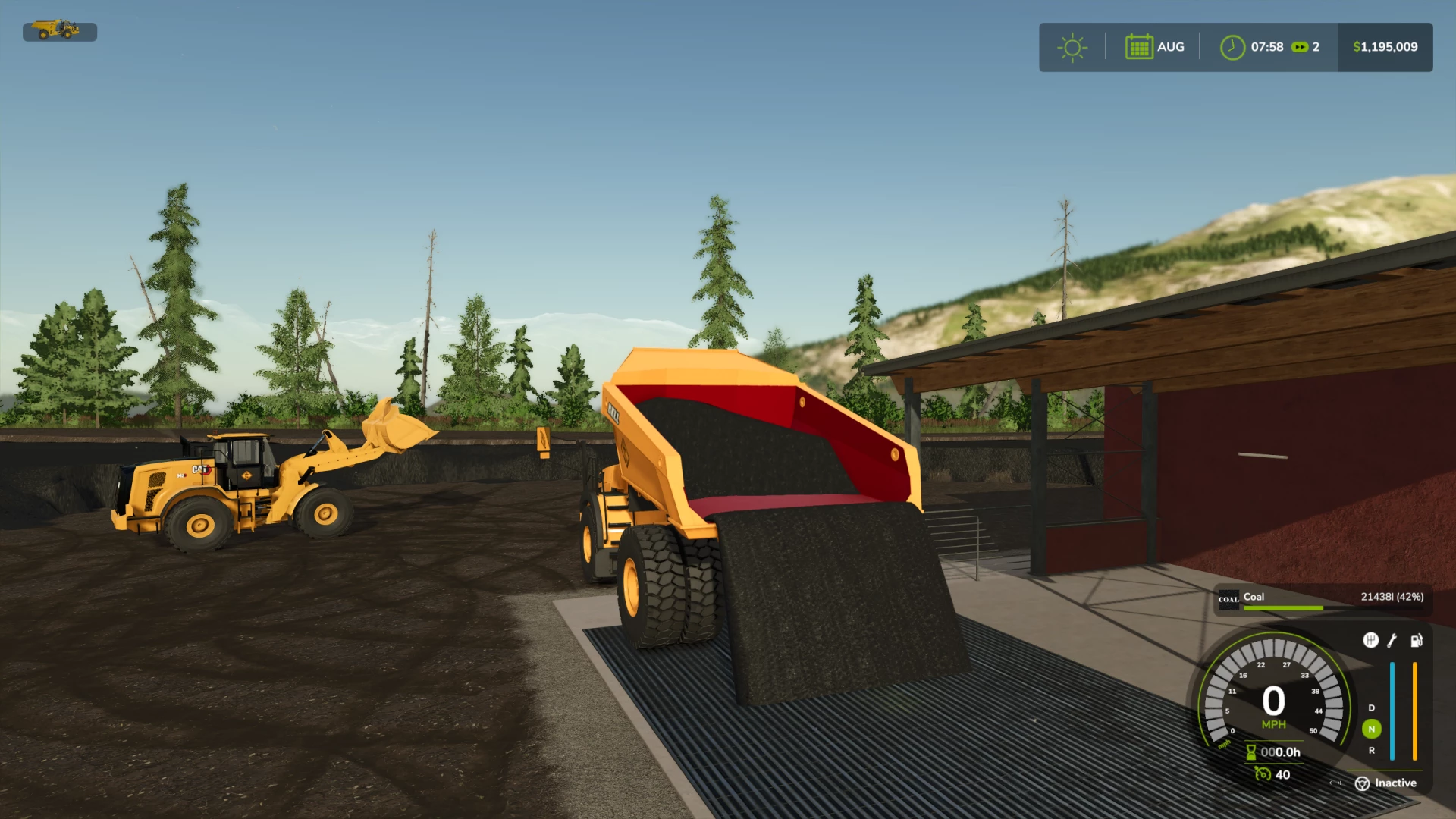Click the wrench vehicle damage icon
The image size is (1456, 819).
[1392, 641]
